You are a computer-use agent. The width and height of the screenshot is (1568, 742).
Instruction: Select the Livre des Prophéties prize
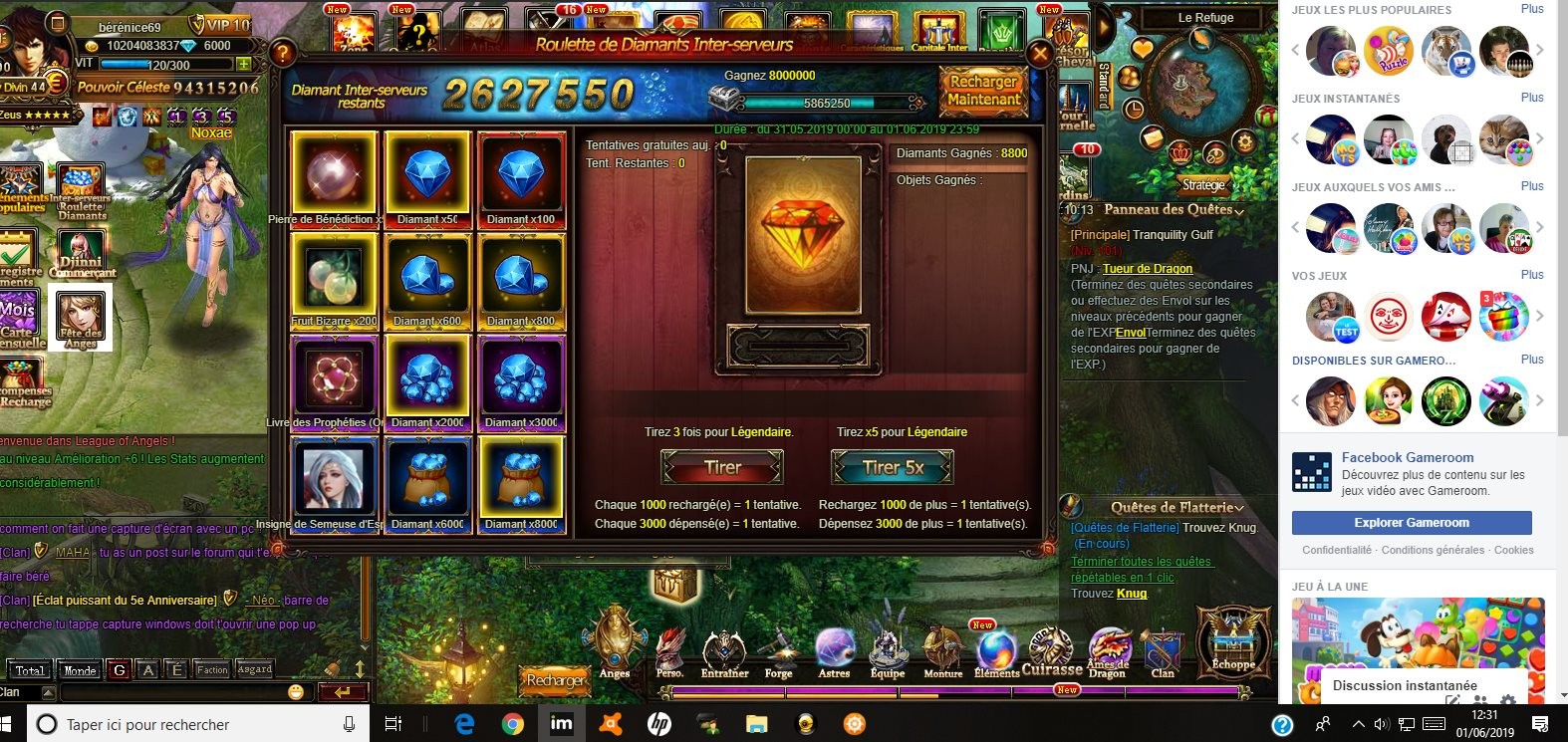click(334, 379)
